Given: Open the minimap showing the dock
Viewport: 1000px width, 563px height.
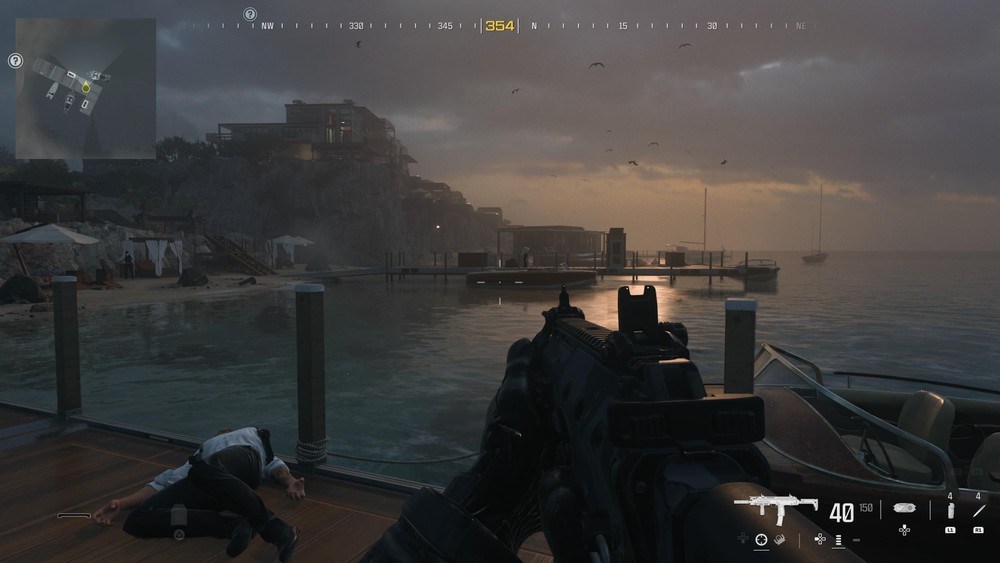Looking at the screenshot, I should 85,89.
